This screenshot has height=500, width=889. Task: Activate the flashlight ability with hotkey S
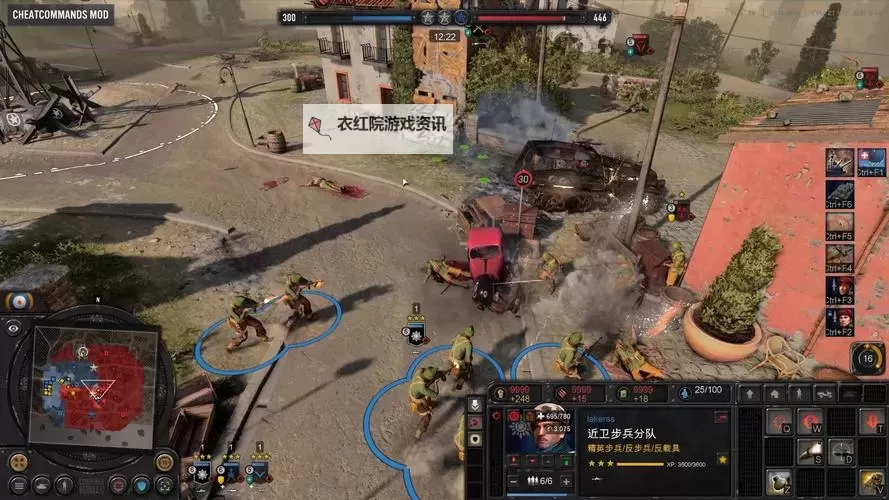[x=810, y=452]
